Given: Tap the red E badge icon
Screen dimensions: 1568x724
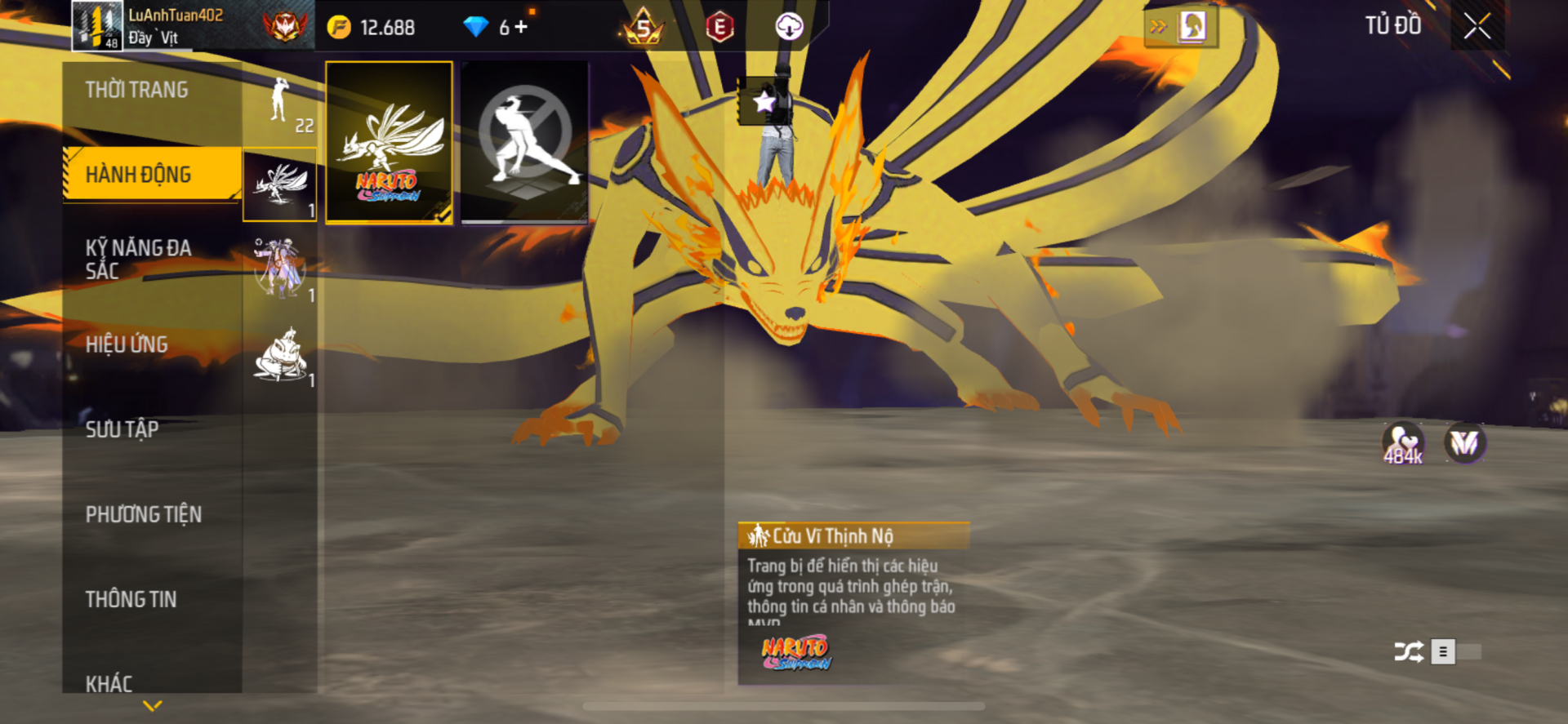Looking at the screenshot, I should pos(719,28).
